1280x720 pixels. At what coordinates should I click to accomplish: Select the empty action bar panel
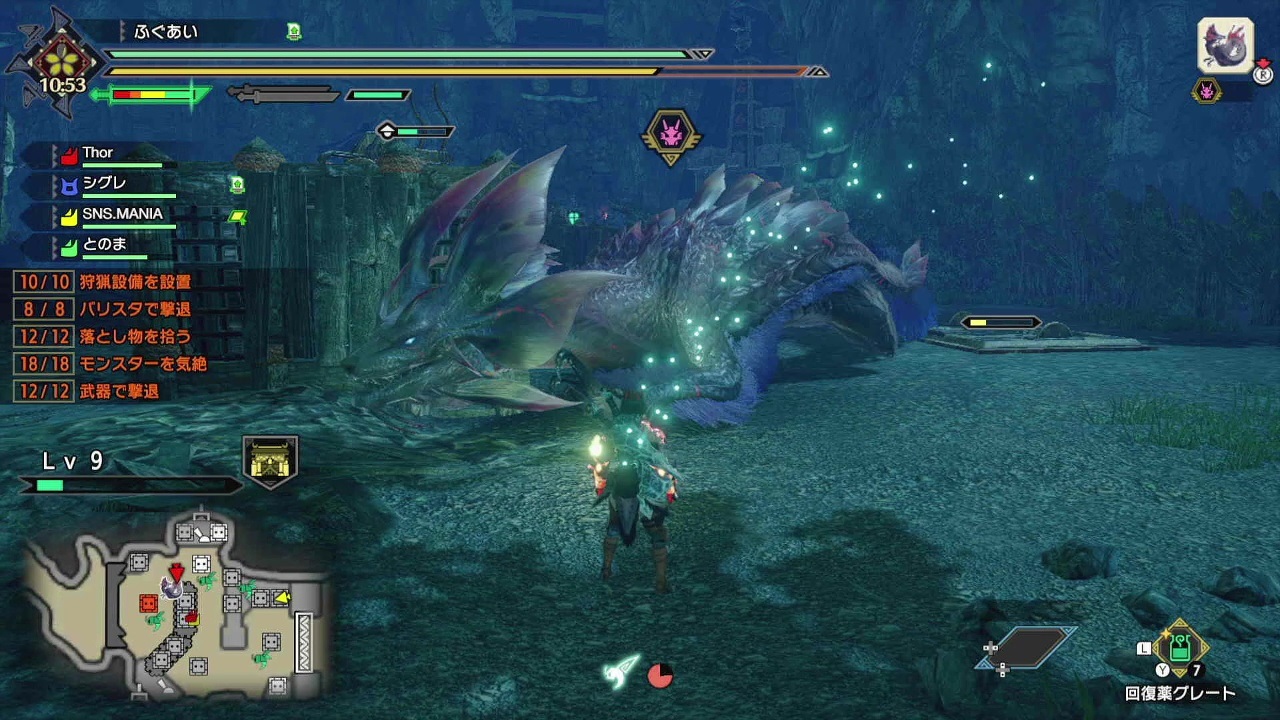(x=1031, y=647)
